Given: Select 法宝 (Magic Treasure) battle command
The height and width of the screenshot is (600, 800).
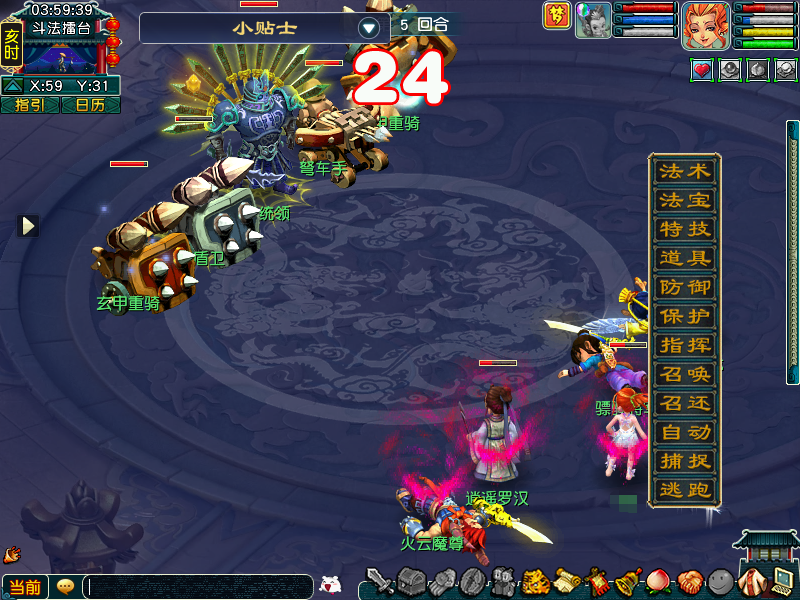Looking at the screenshot, I should pyautogui.click(x=685, y=201).
